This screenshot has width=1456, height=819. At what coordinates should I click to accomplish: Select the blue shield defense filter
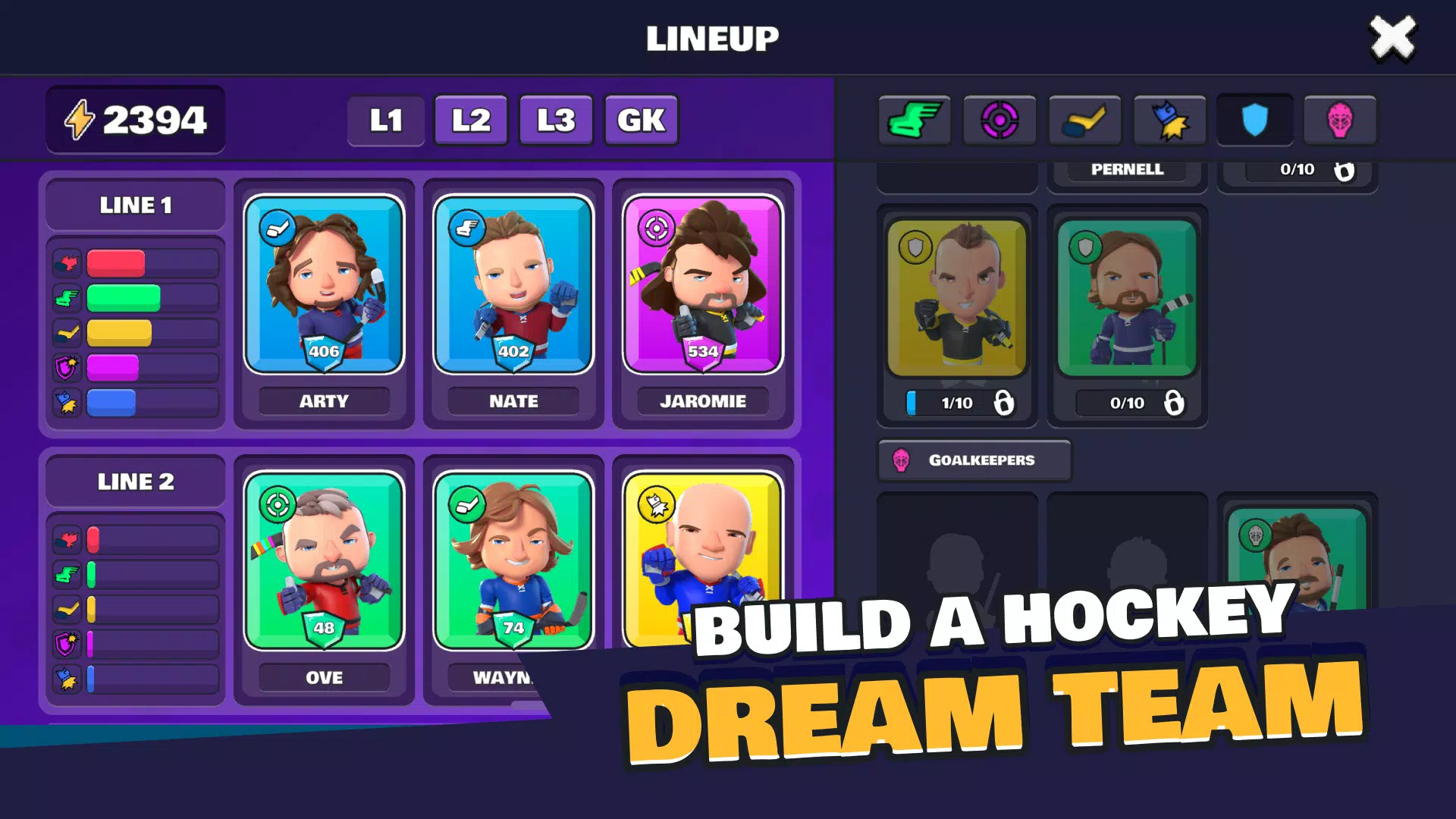coord(1254,119)
